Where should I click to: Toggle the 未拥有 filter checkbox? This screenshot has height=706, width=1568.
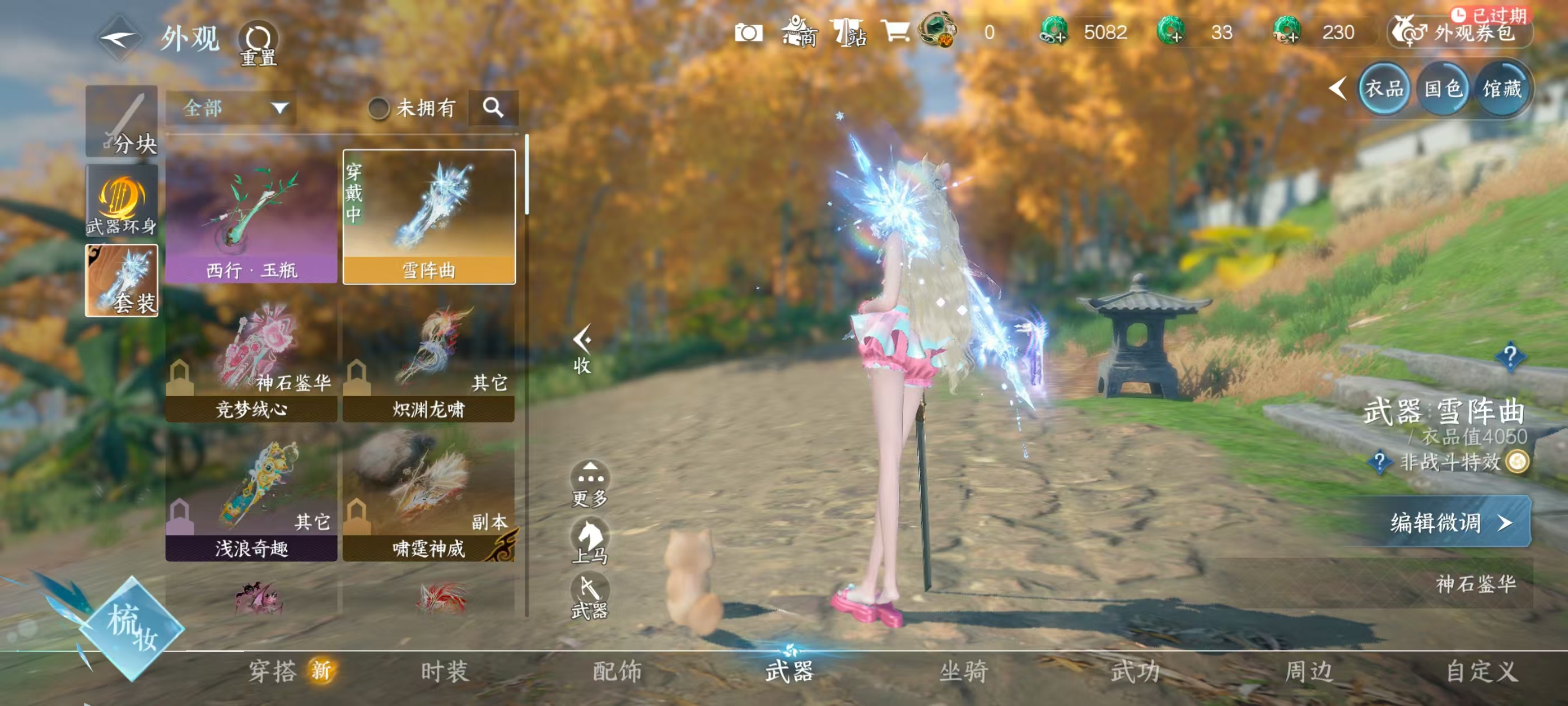(x=379, y=109)
